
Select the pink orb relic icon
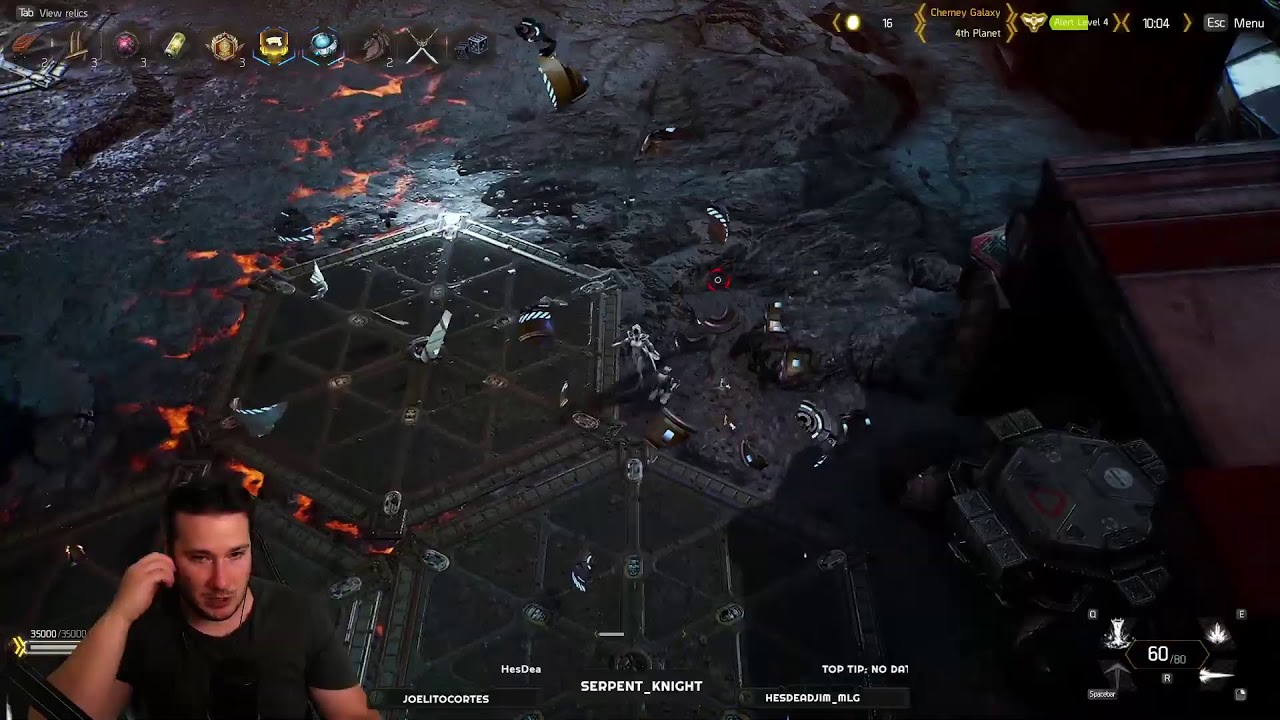tap(126, 45)
